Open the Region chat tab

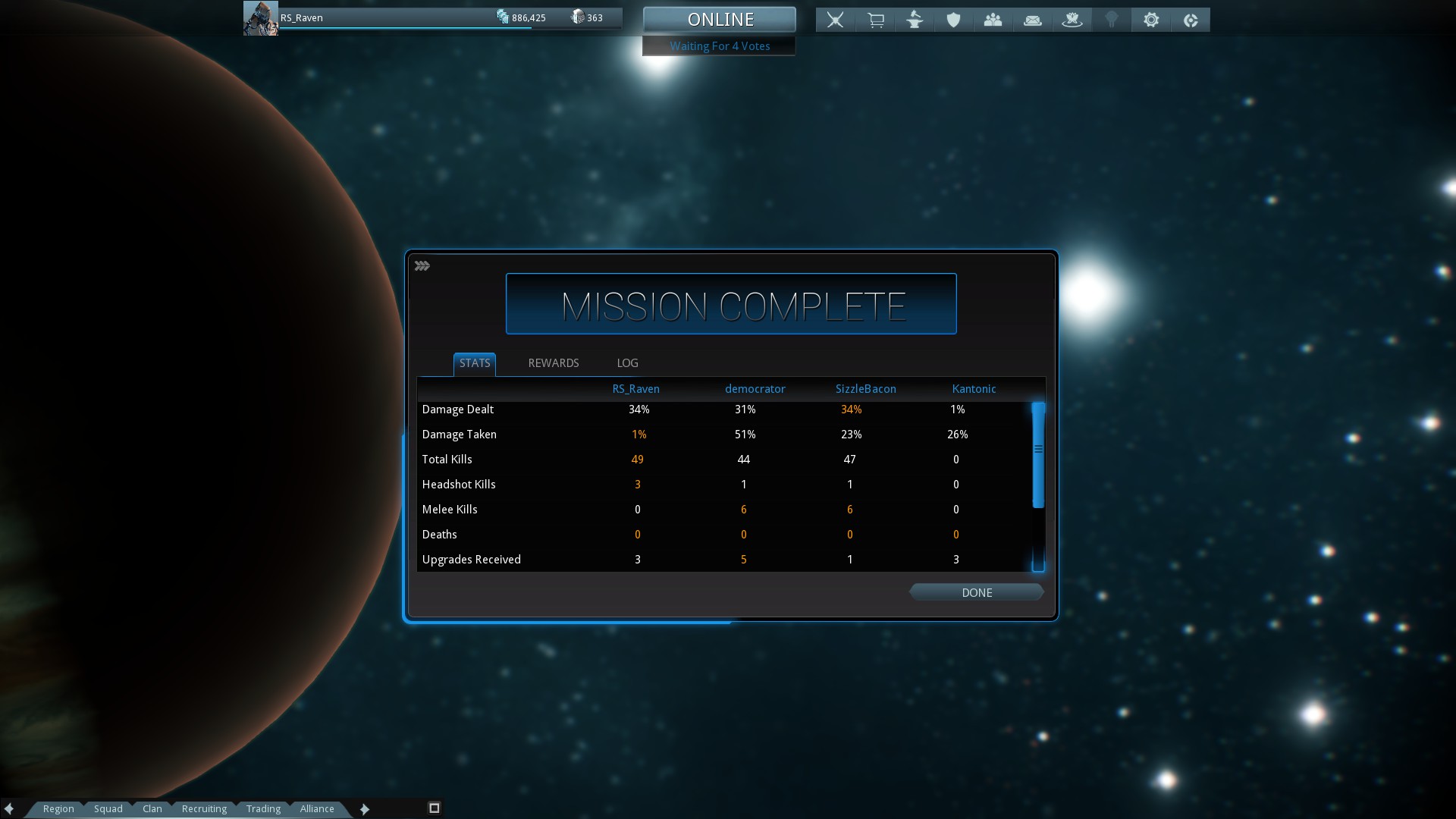click(x=58, y=808)
